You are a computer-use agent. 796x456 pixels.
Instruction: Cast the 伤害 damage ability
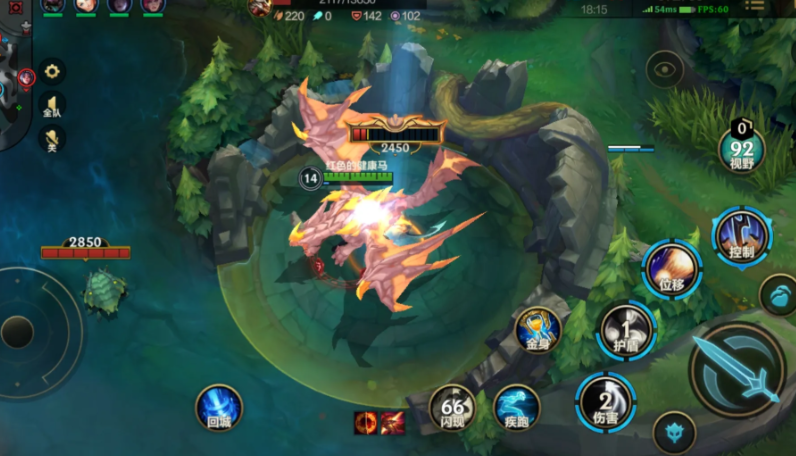pos(605,401)
